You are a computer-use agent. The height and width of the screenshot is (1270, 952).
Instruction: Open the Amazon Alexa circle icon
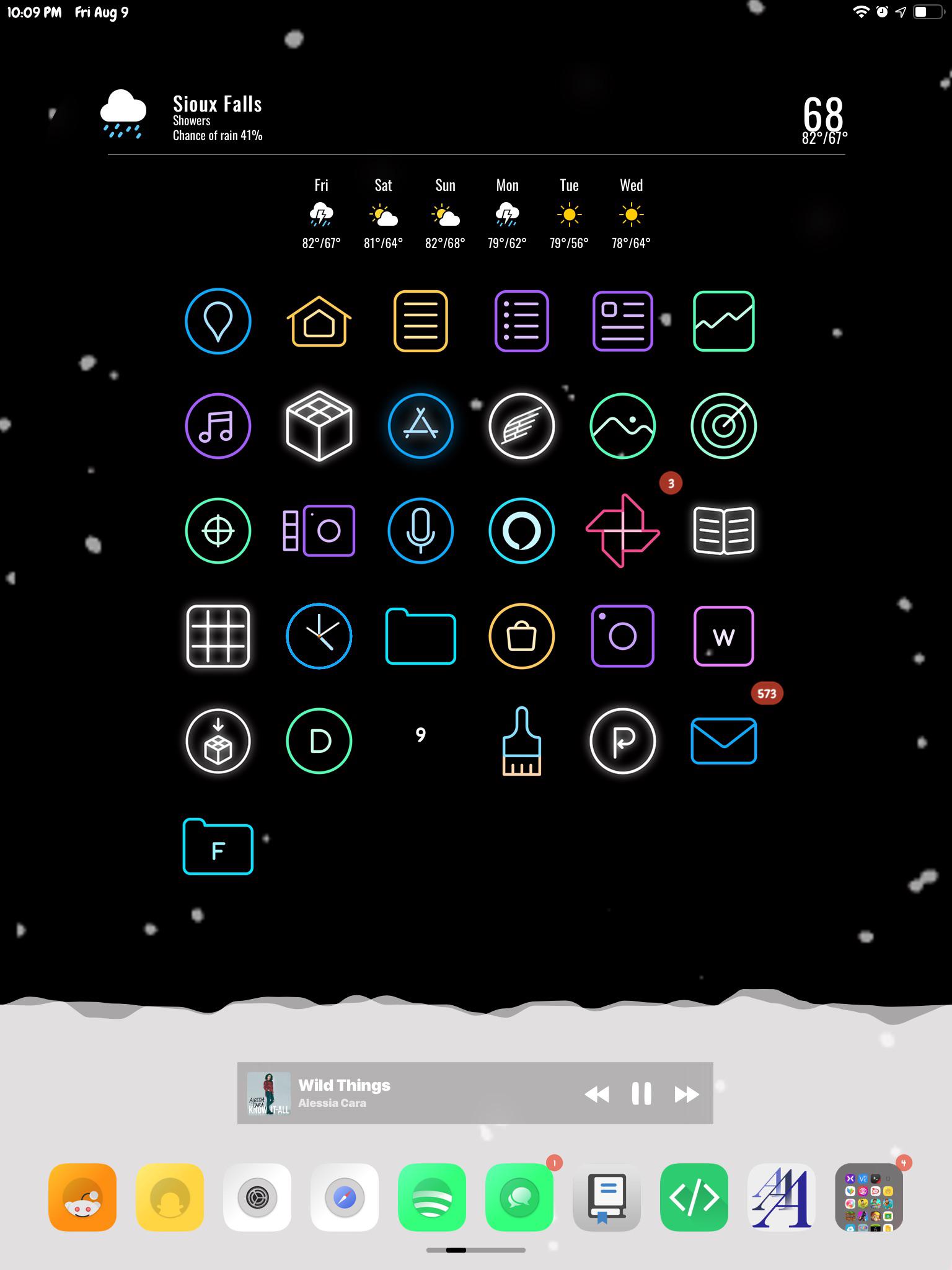pyautogui.click(x=521, y=531)
